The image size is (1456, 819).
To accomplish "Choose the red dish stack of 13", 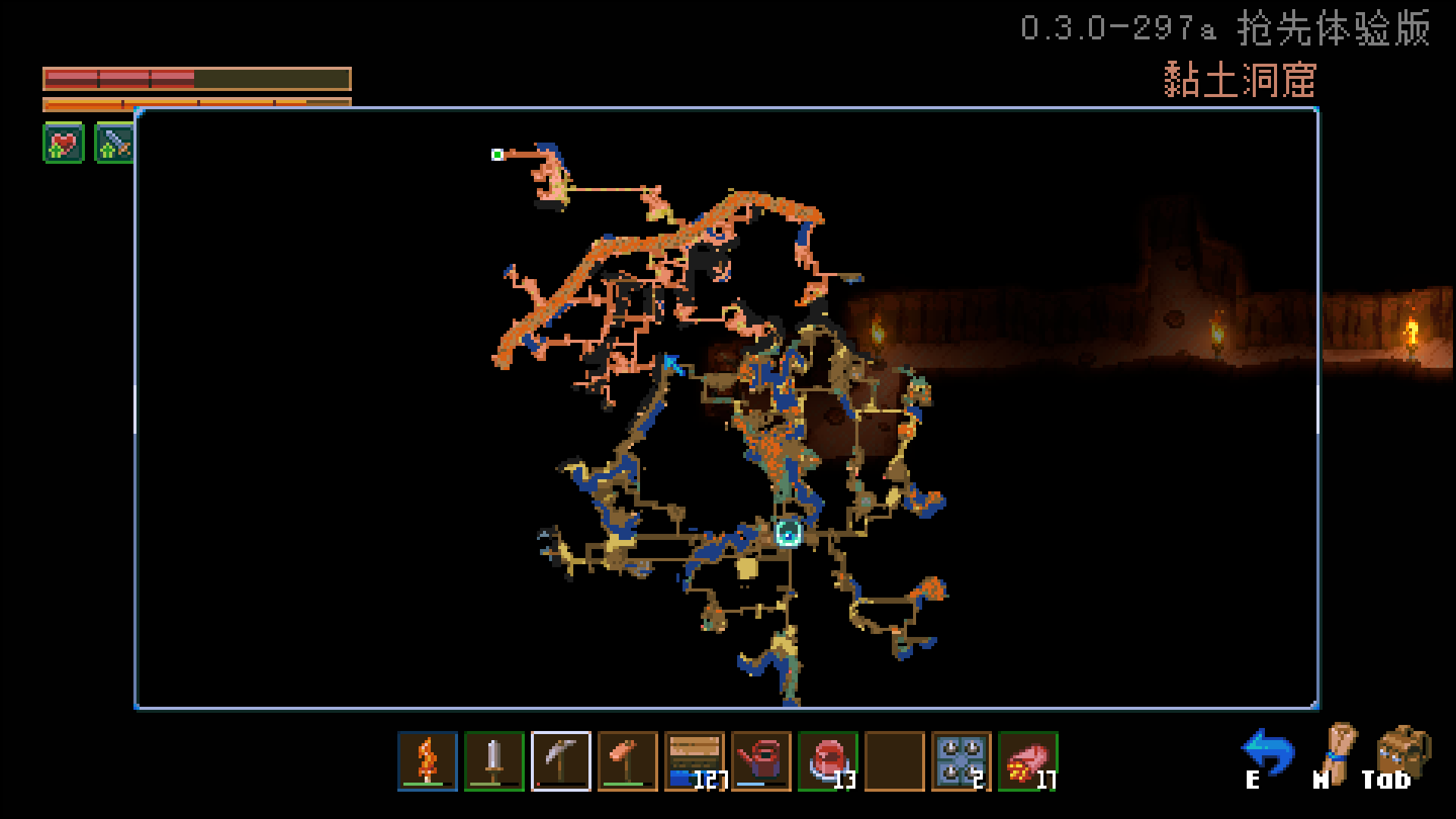I will [x=828, y=761].
